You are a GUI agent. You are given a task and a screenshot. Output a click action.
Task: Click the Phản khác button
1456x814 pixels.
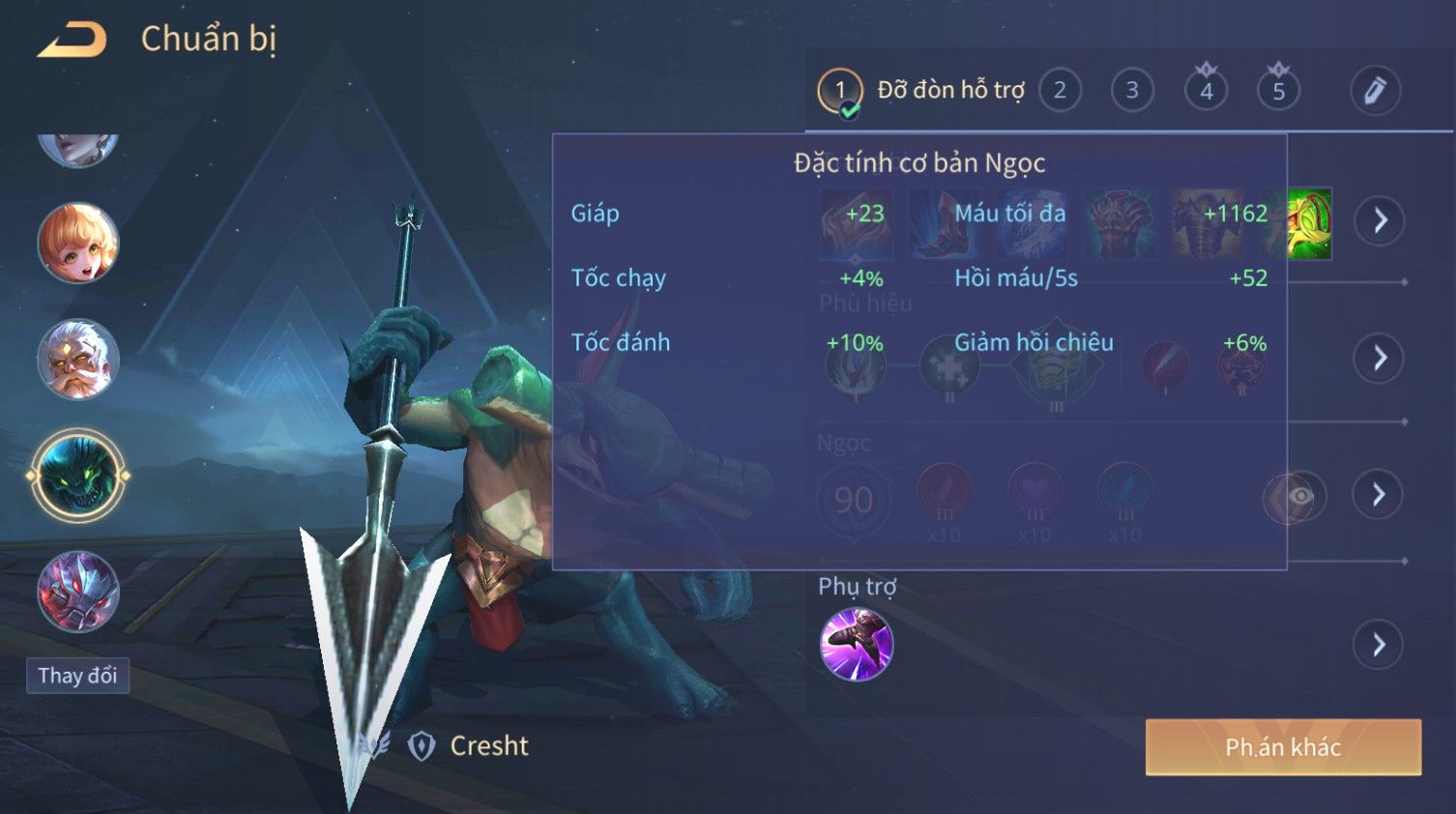1283,747
